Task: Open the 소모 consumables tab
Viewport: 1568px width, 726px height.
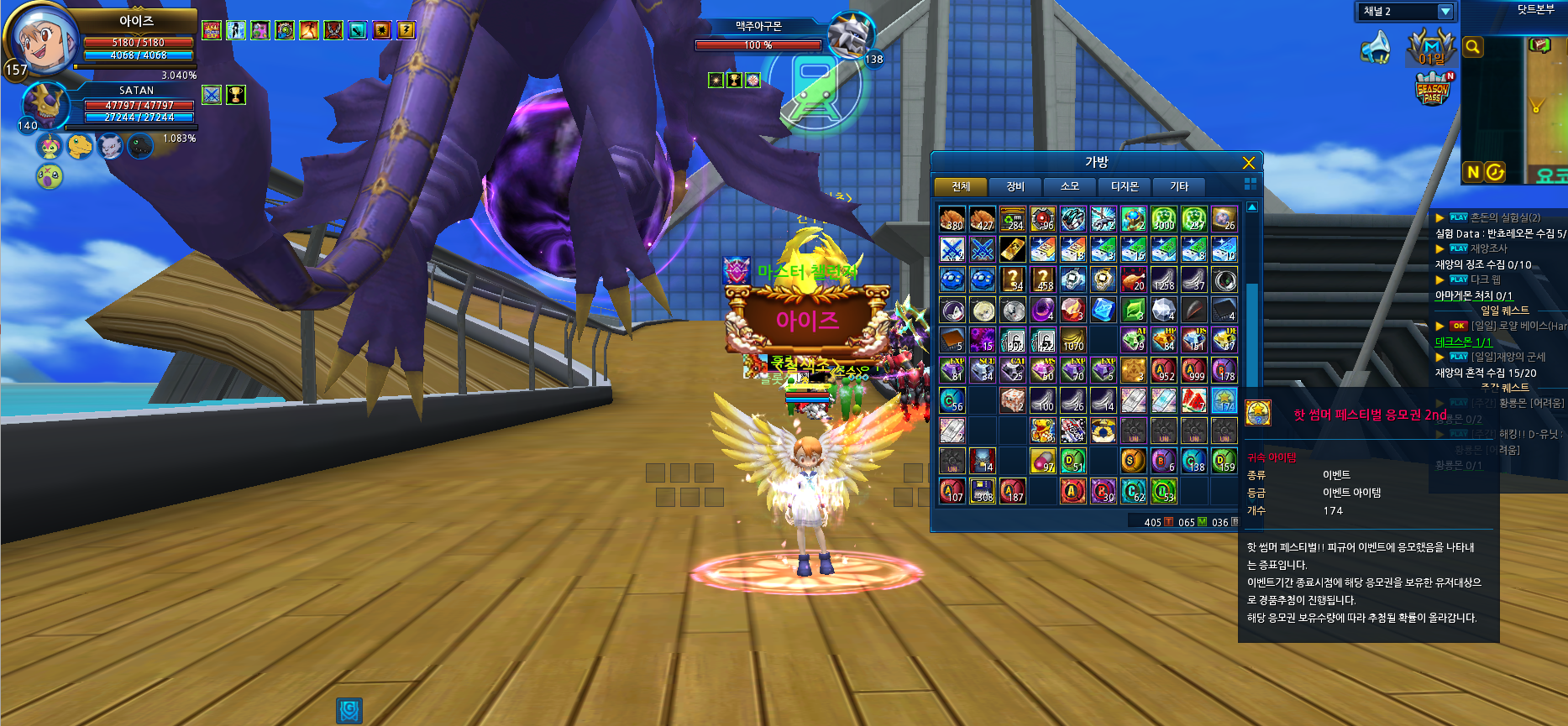Action: (x=1069, y=186)
